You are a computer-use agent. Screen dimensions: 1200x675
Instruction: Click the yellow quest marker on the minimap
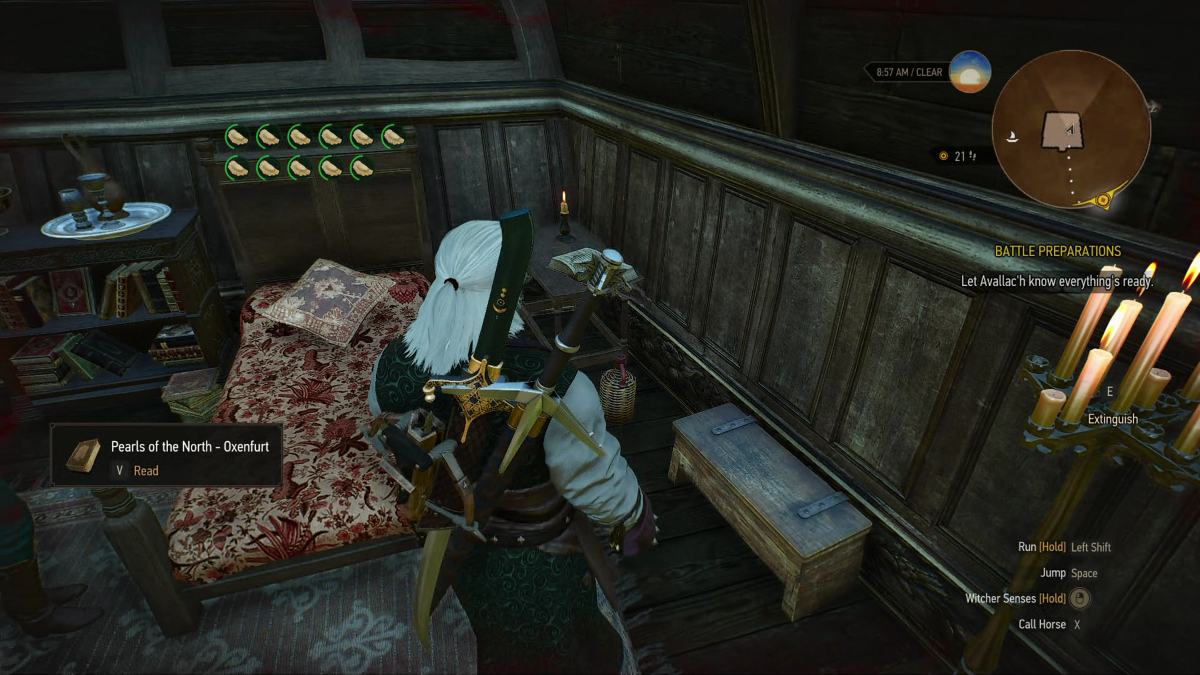click(1103, 200)
